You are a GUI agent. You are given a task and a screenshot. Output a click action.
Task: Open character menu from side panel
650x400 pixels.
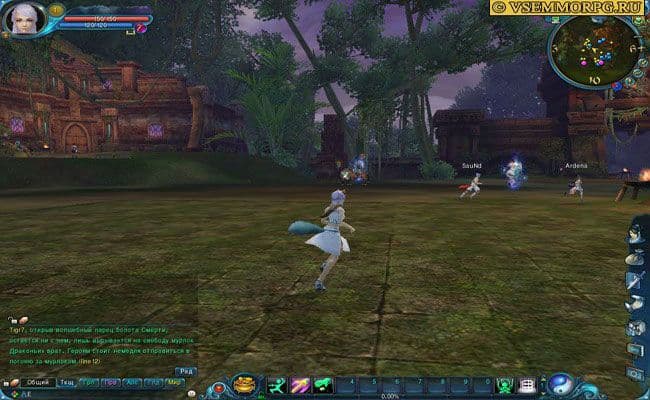[634, 236]
